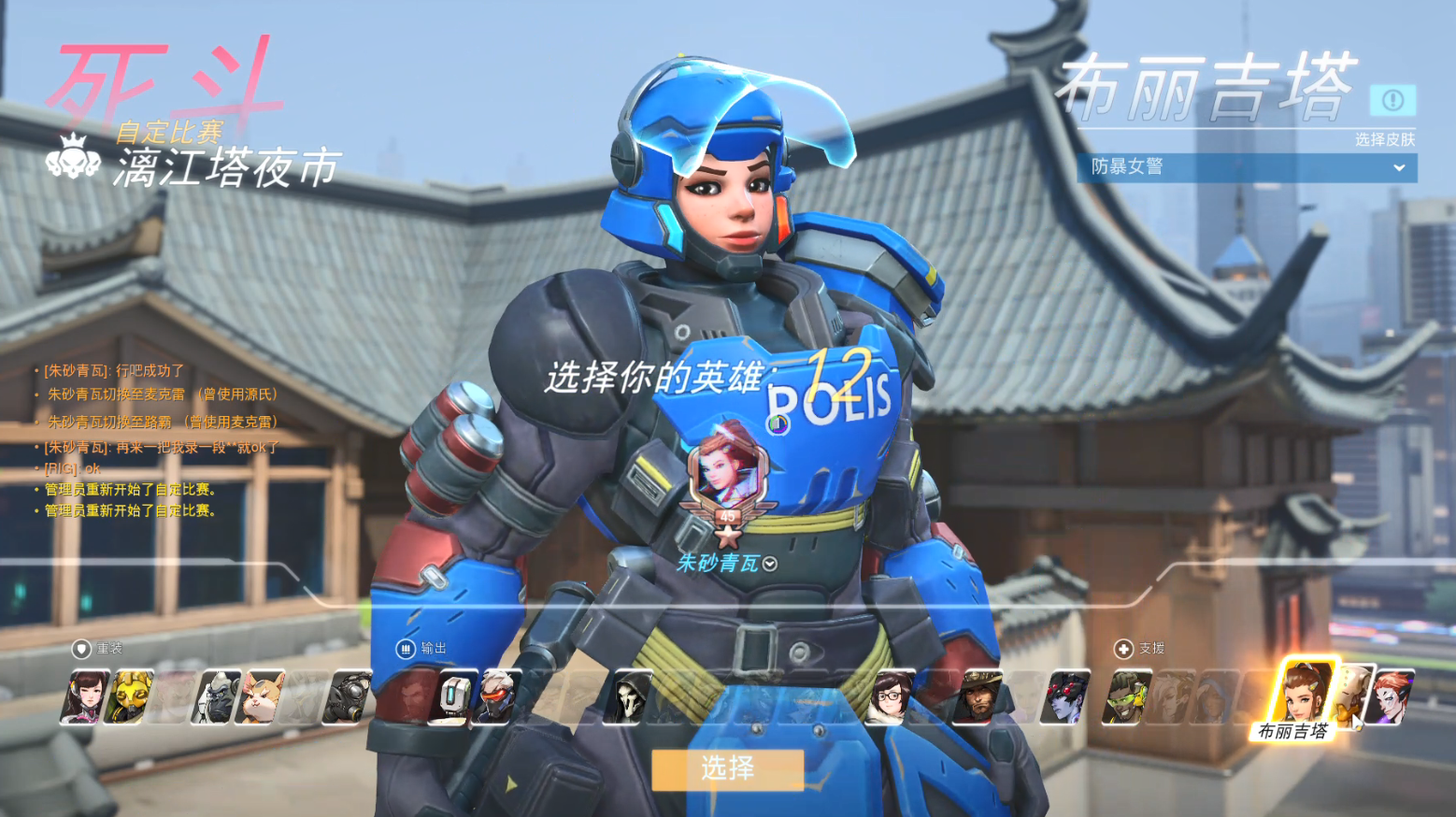Screen dimensions: 1456x817
Task: Pick the Soldier 76 portrait
Action: click(x=497, y=697)
